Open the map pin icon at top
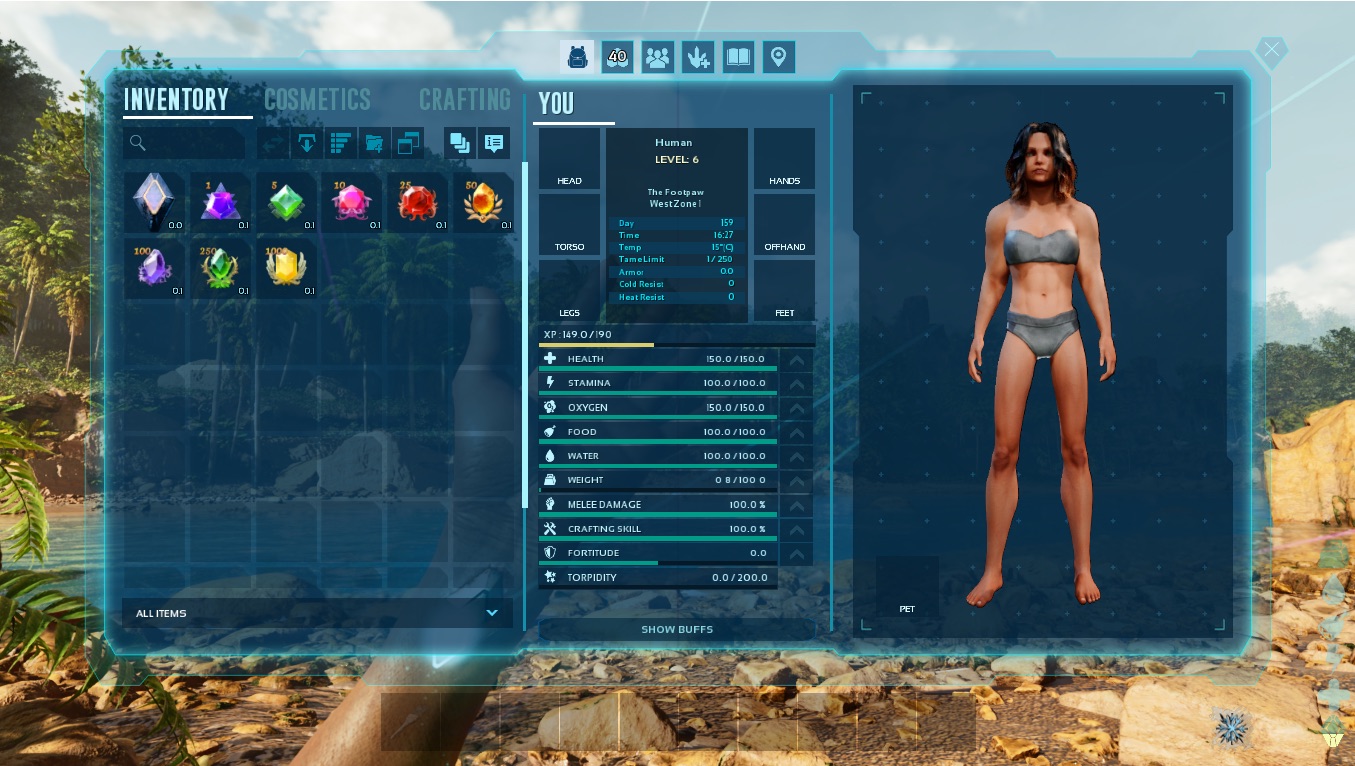 (779, 57)
